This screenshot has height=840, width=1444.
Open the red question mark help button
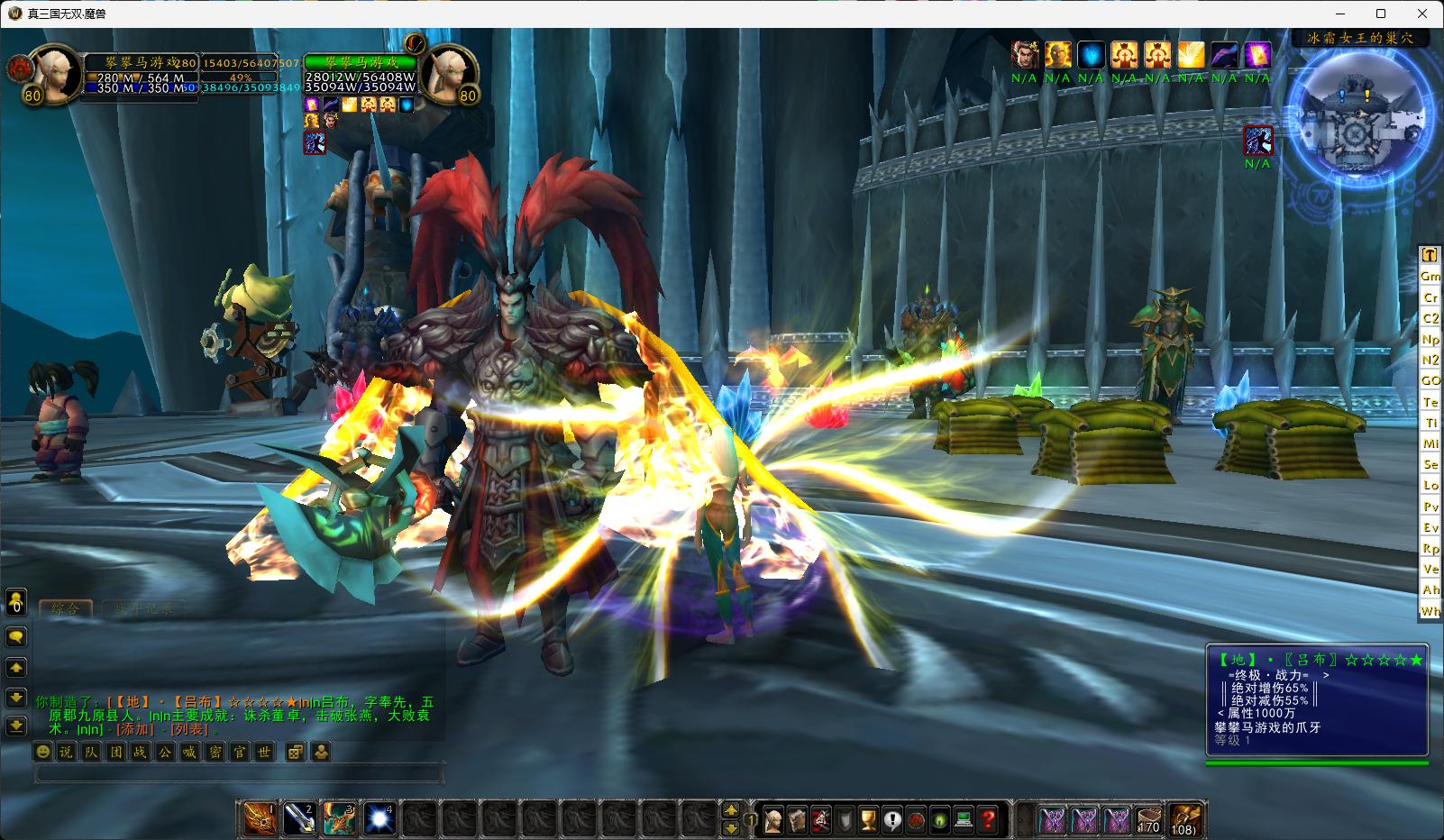(x=988, y=819)
